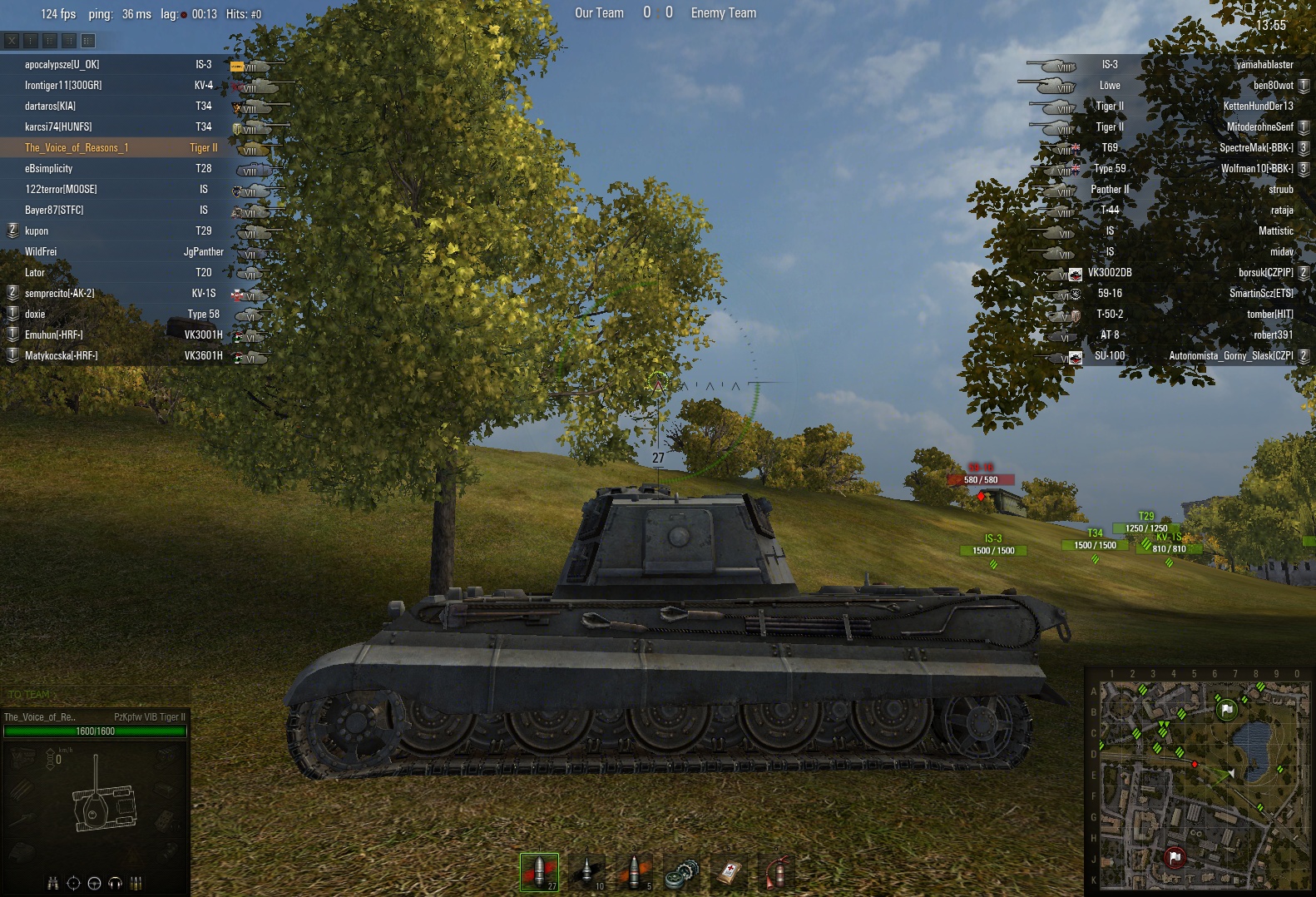Click the radio operator headphones crew icon
This screenshot has width=1316, height=897.
coord(116,883)
